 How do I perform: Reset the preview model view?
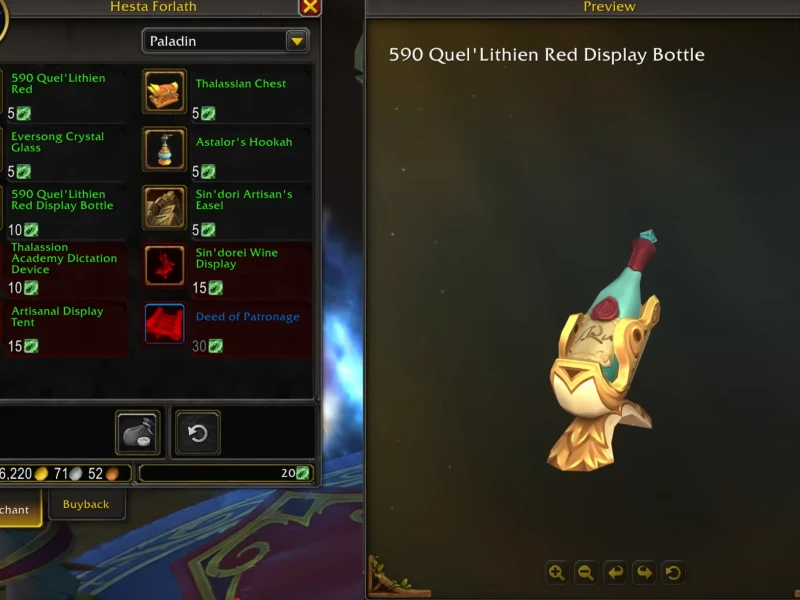pos(673,572)
